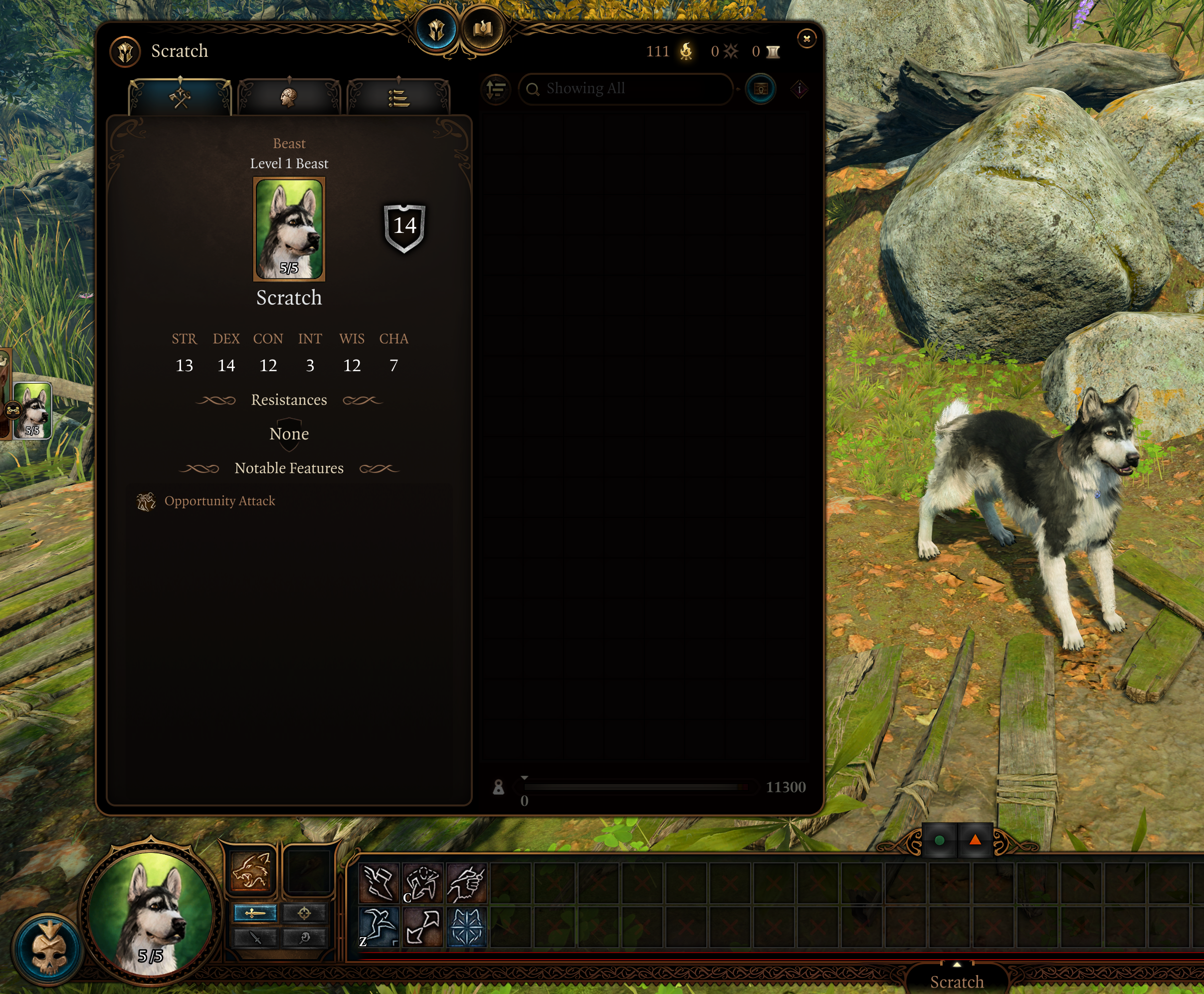Open the head profile tab

[289, 98]
